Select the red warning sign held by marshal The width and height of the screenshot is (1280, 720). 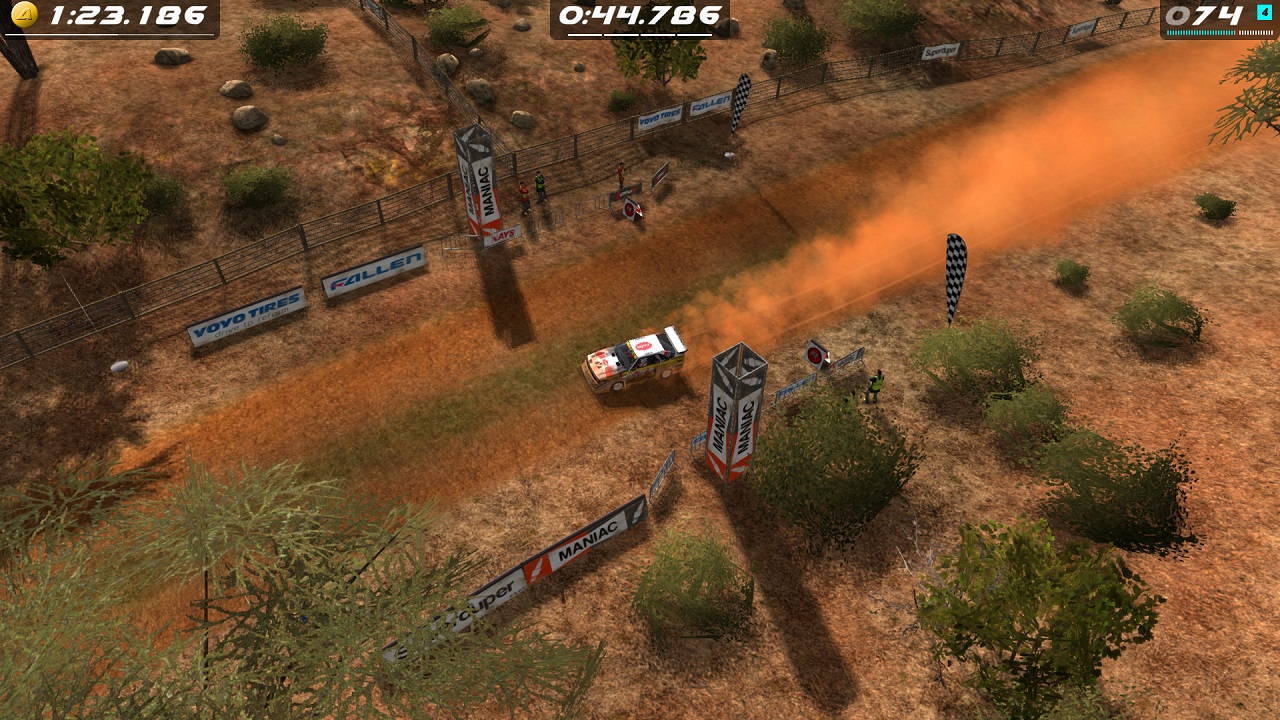click(815, 355)
